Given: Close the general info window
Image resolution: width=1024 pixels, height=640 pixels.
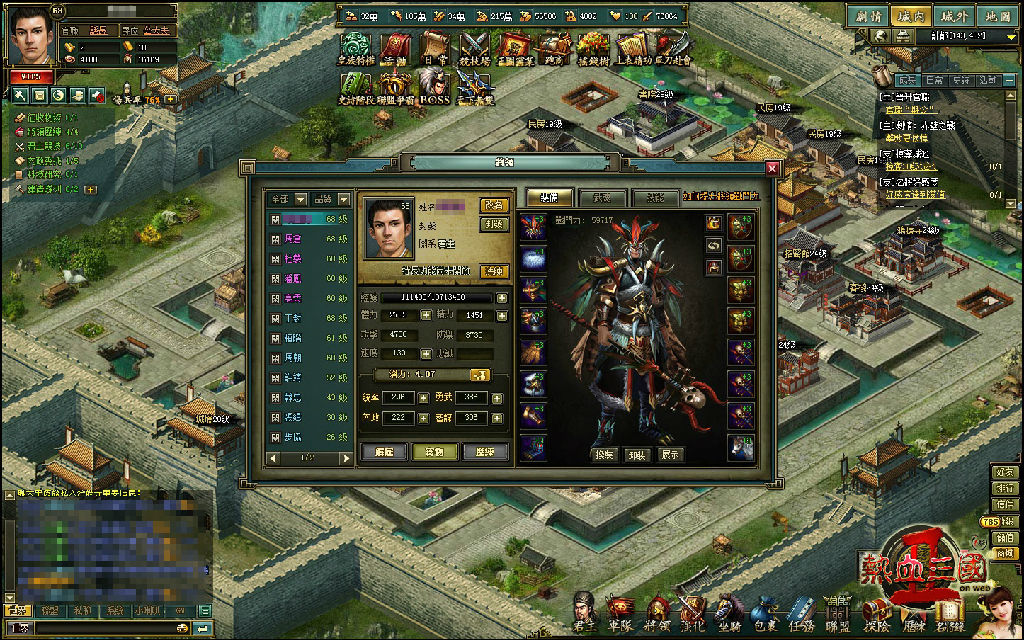Looking at the screenshot, I should [x=772, y=168].
